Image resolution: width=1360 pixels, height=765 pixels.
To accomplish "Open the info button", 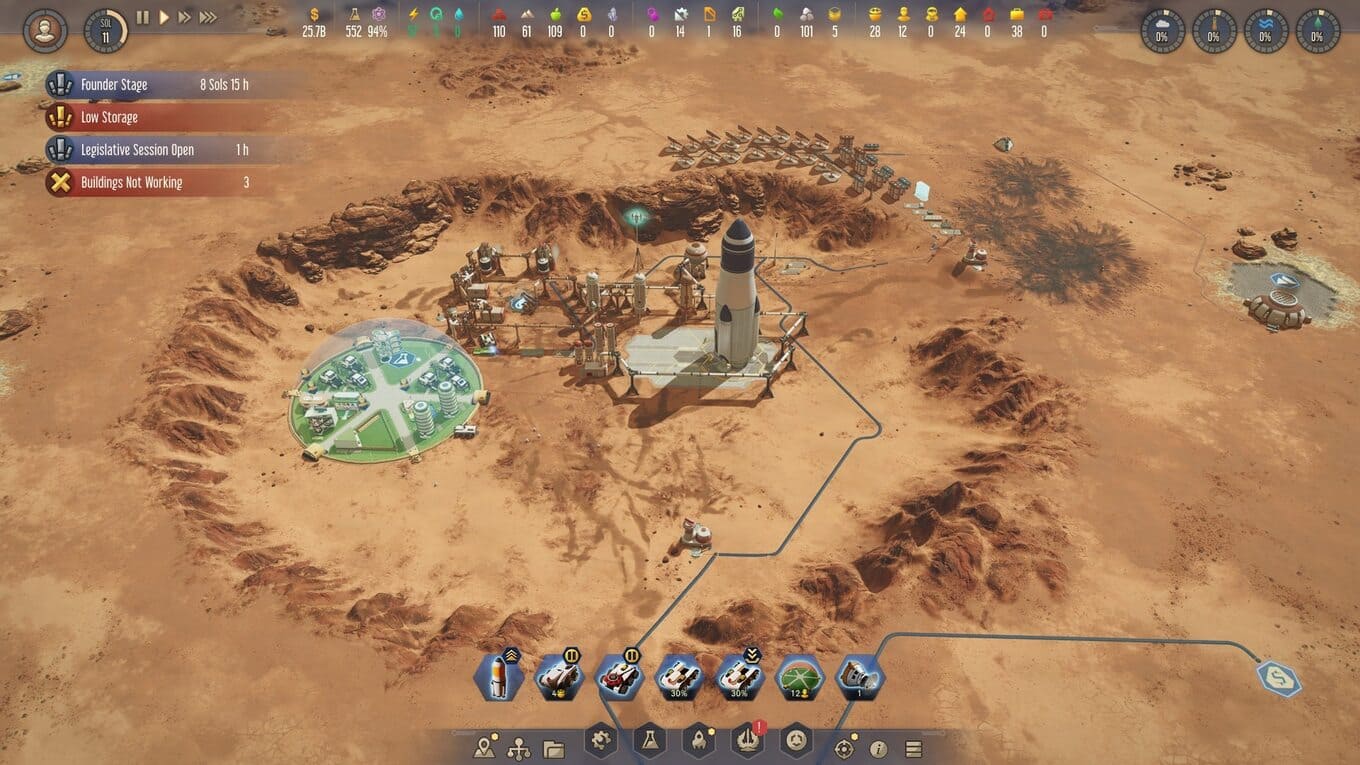I will 879,748.
